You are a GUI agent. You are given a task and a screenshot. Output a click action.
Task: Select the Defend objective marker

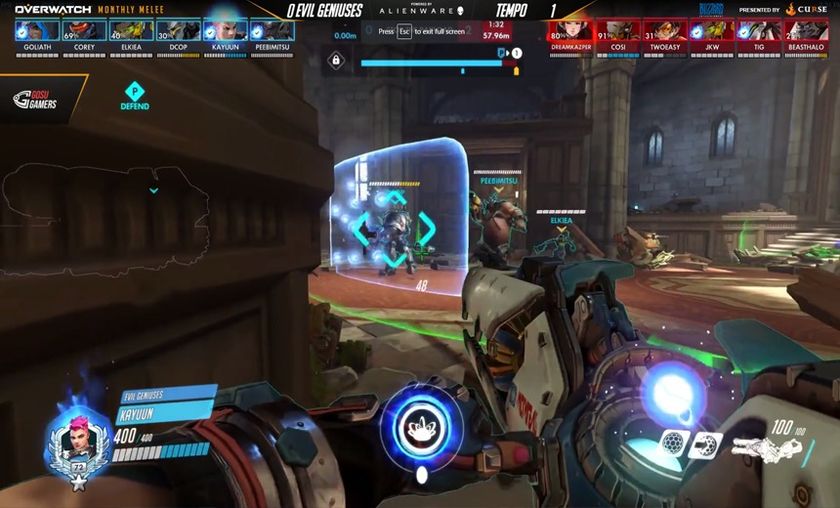coord(134,92)
